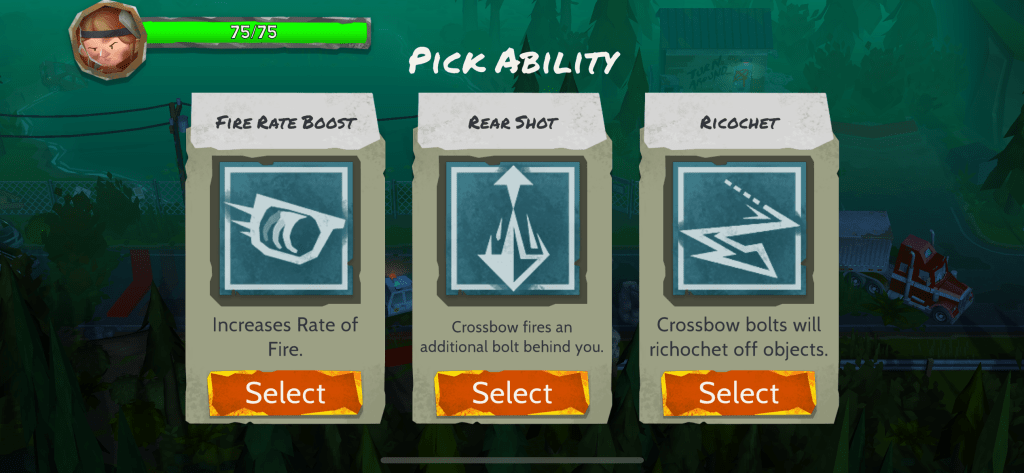The height and width of the screenshot is (473, 1024).
Task: Pick Ricochet using its Select button
Action: point(739,393)
